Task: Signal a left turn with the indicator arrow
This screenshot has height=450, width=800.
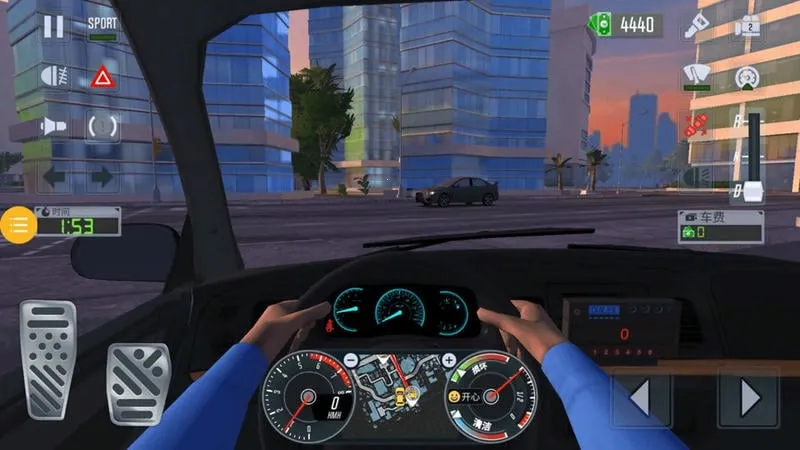Action: coord(52,178)
